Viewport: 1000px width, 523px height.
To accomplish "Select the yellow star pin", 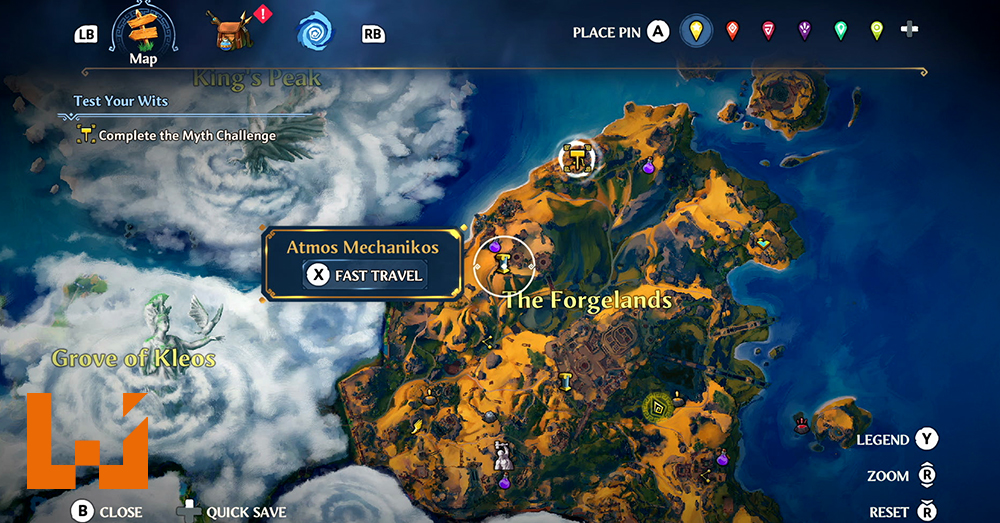I will point(696,31).
